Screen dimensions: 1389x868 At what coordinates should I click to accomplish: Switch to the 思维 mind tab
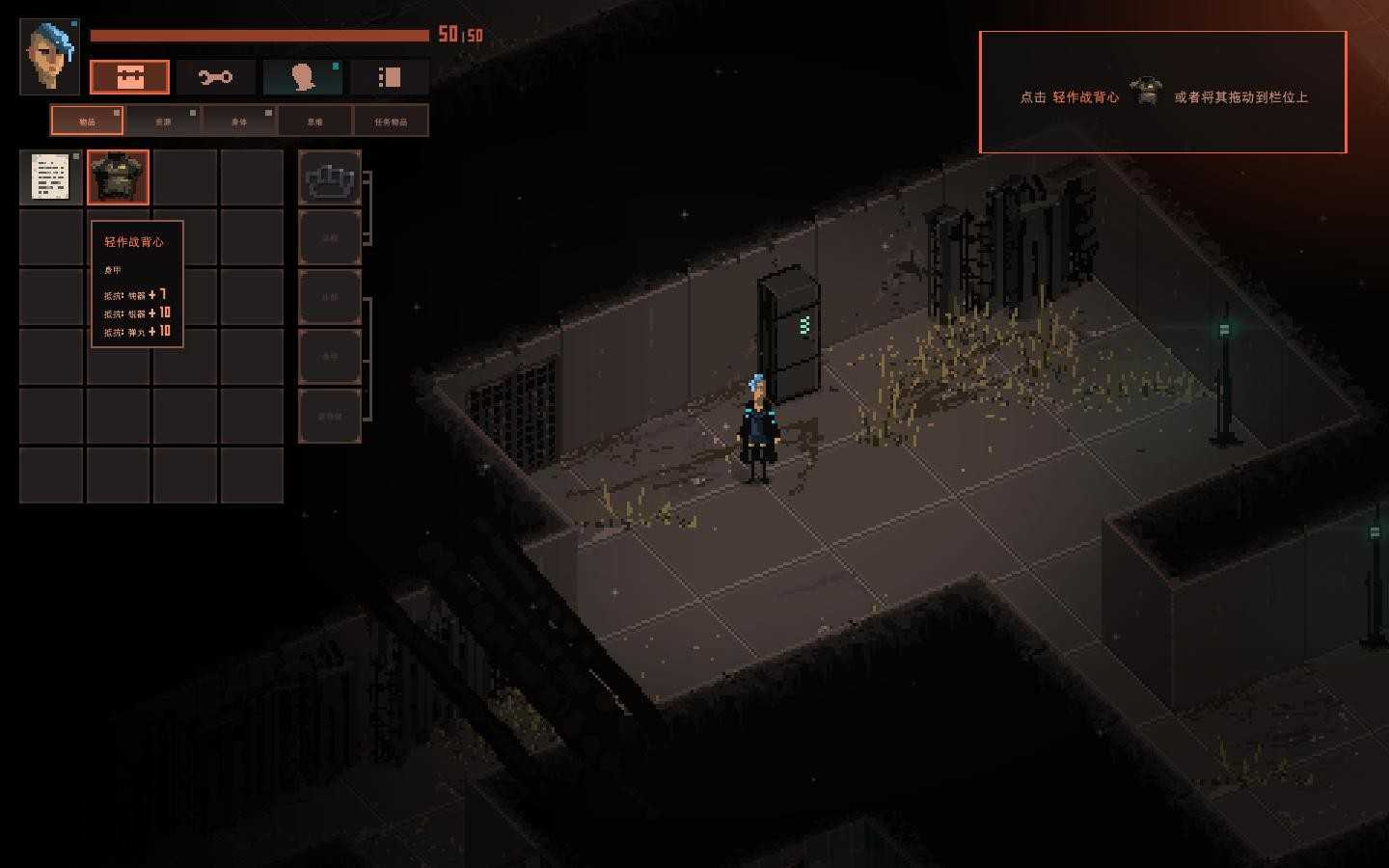(x=314, y=122)
